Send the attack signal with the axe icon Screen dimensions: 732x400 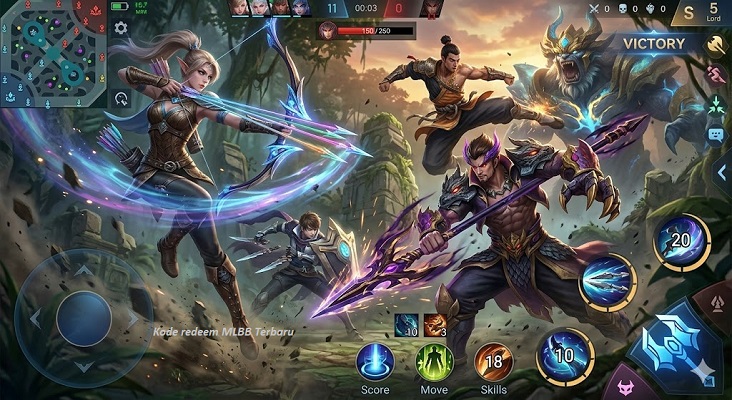coord(716,43)
